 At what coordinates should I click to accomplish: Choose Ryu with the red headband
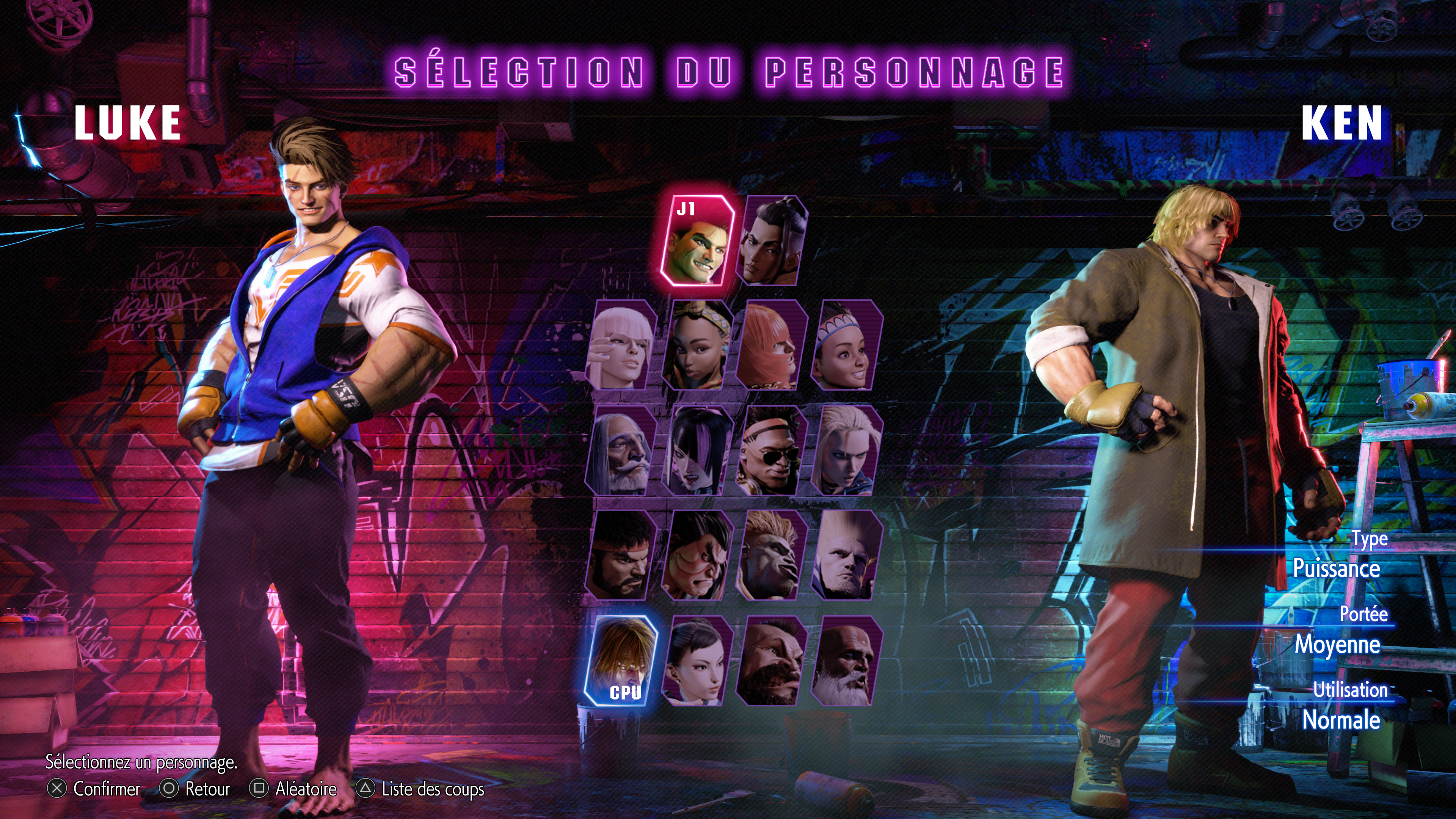pyautogui.click(x=621, y=555)
